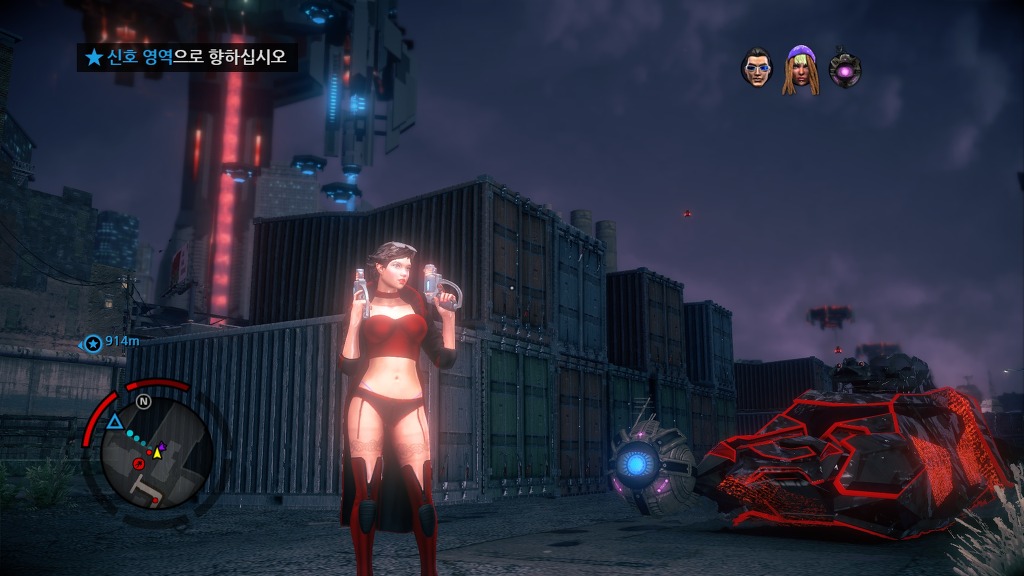Viewport: 1024px width, 576px height.
Task: Click the north compass marker on the minimap
Action: coord(144,402)
